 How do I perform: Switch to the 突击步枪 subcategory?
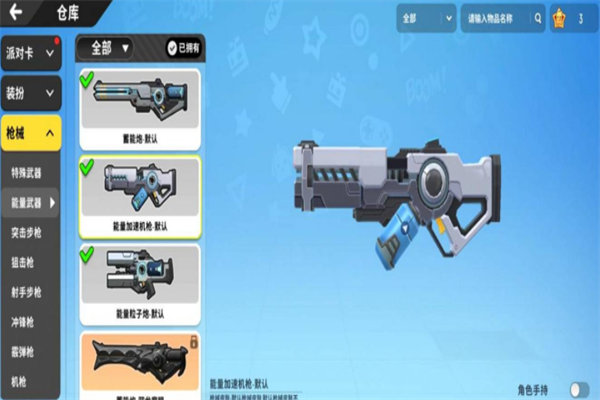(x=28, y=233)
